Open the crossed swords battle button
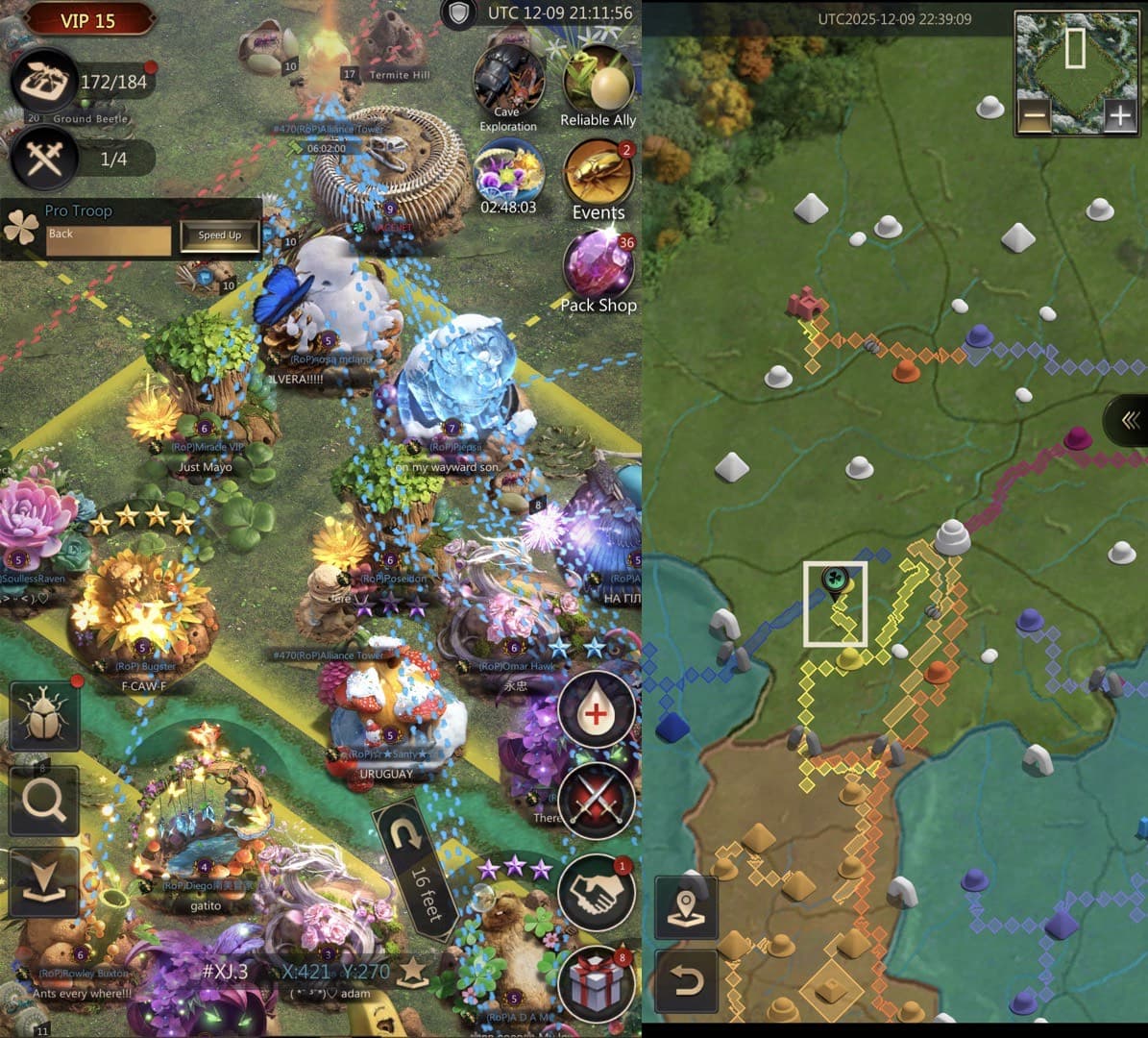The width and height of the screenshot is (1148, 1038). click(597, 800)
